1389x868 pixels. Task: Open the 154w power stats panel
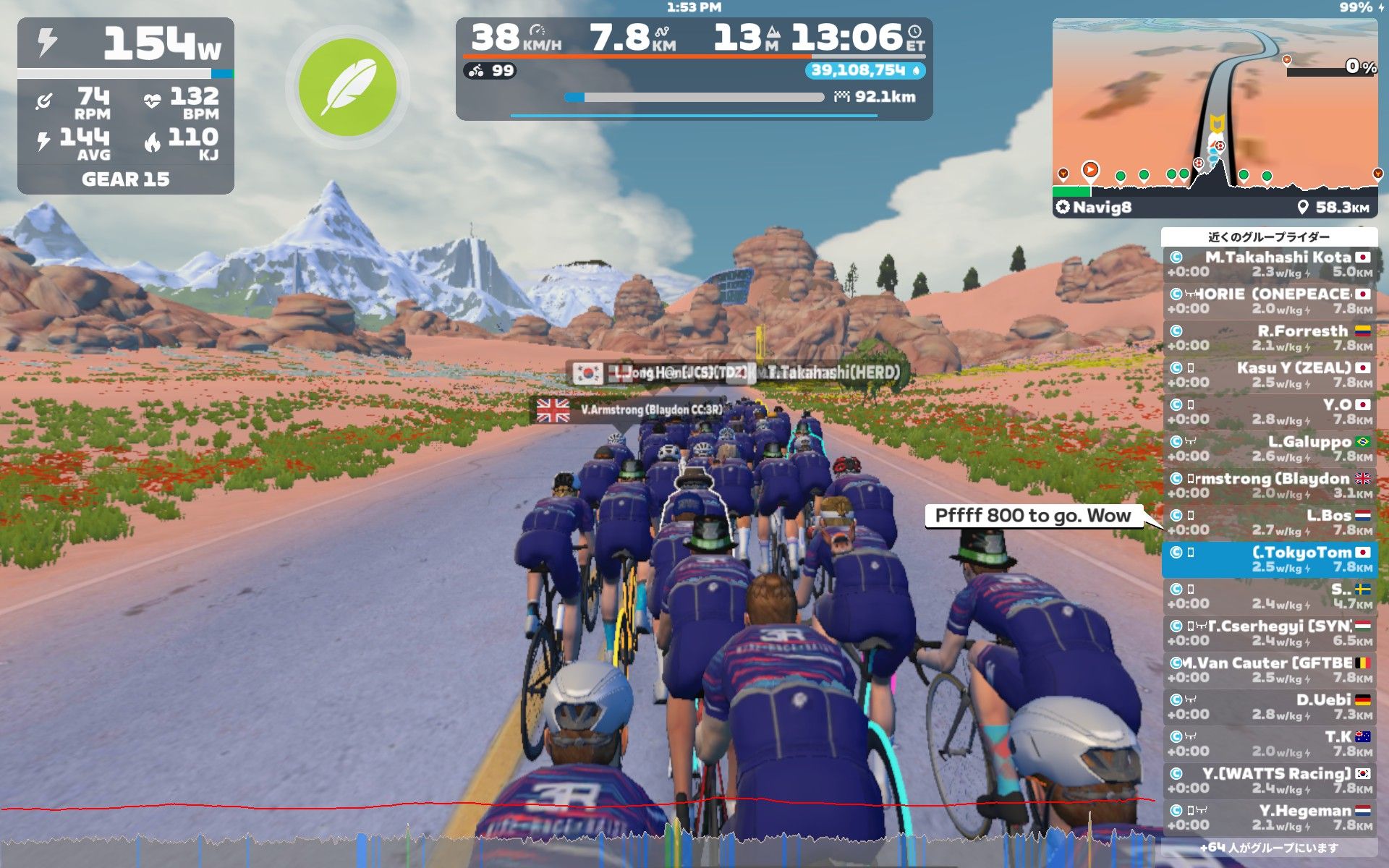pos(126,106)
